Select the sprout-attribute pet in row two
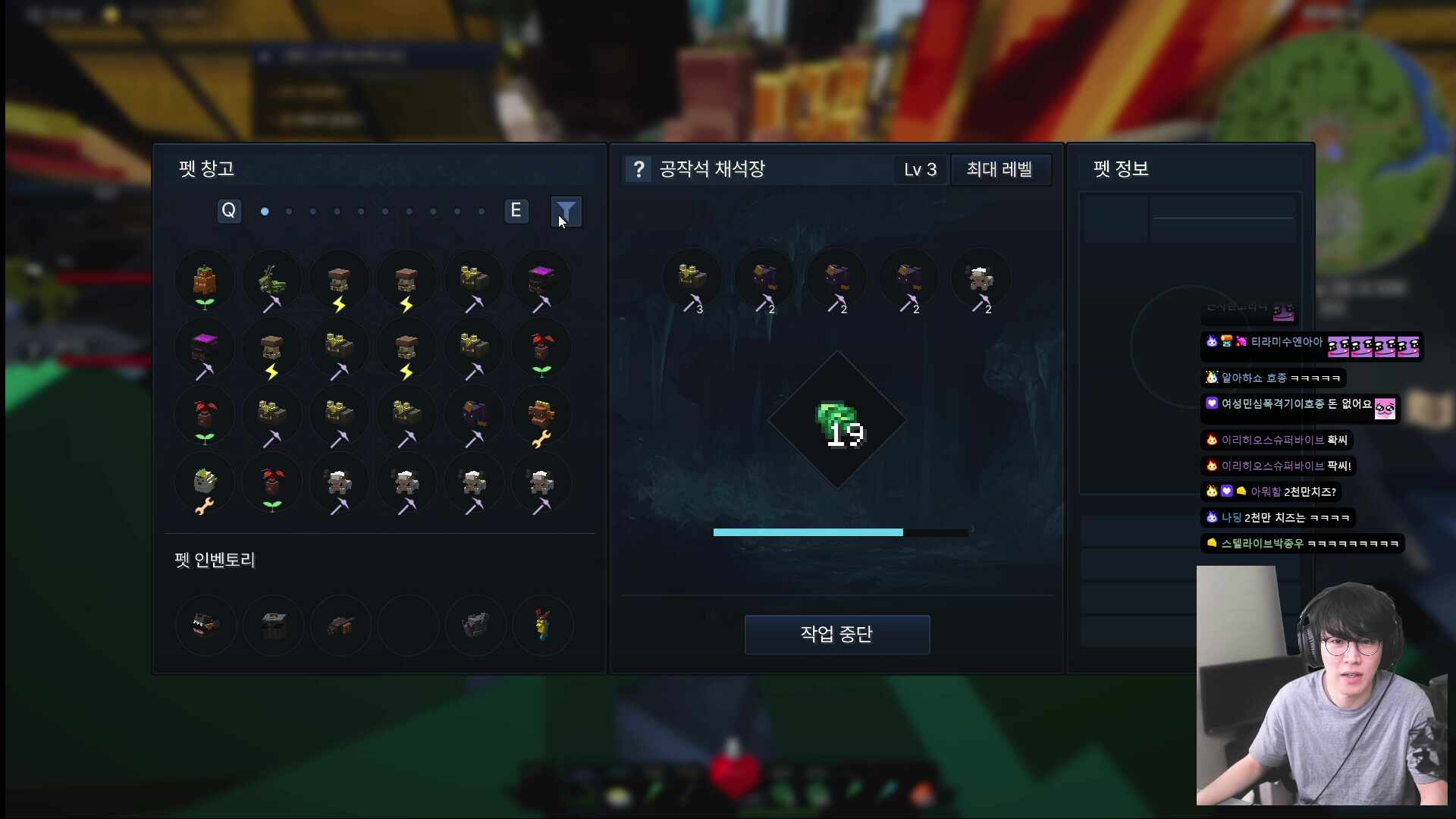The height and width of the screenshot is (819, 1456). click(542, 349)
